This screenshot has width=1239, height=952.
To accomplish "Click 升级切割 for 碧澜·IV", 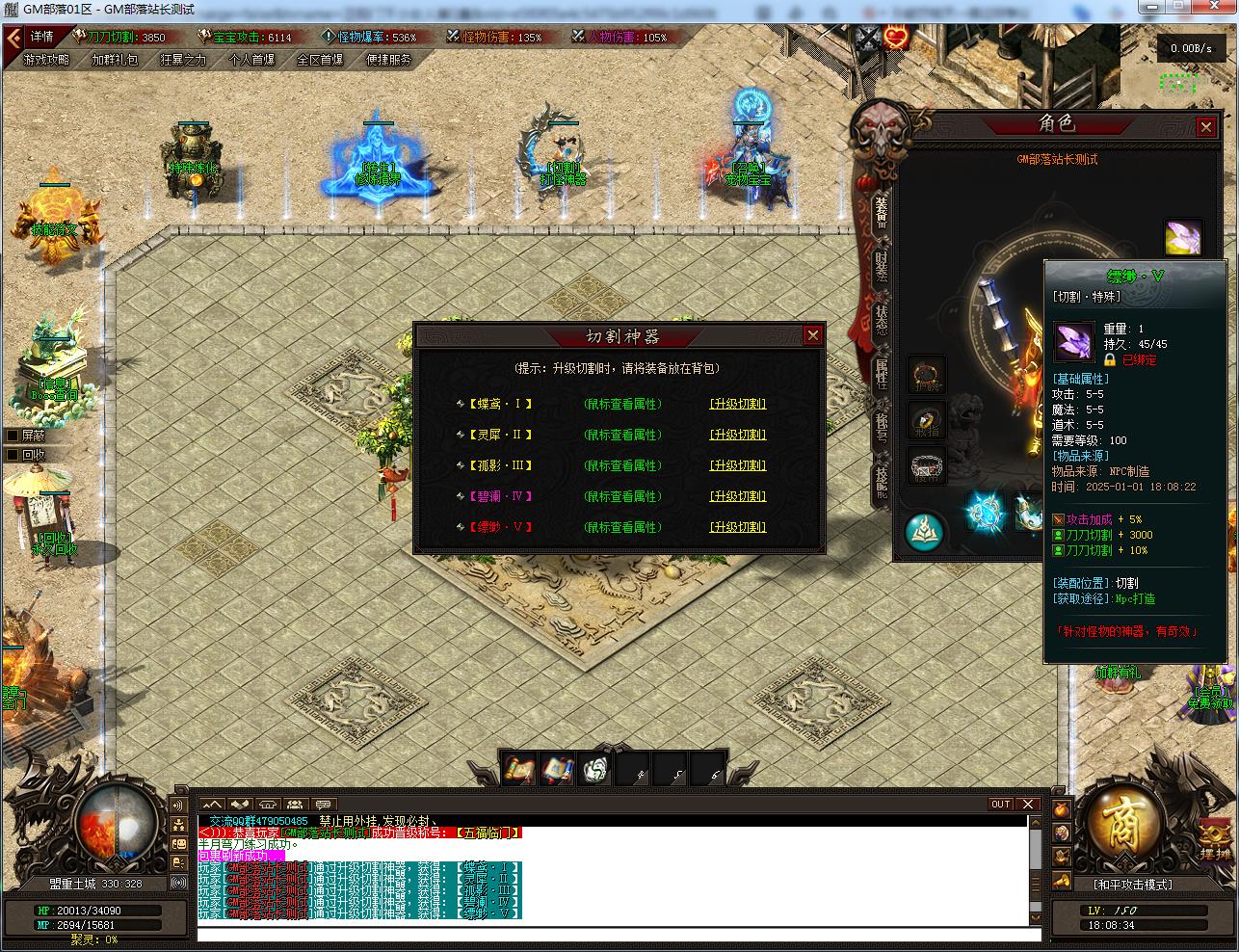I will click(738, 496).
